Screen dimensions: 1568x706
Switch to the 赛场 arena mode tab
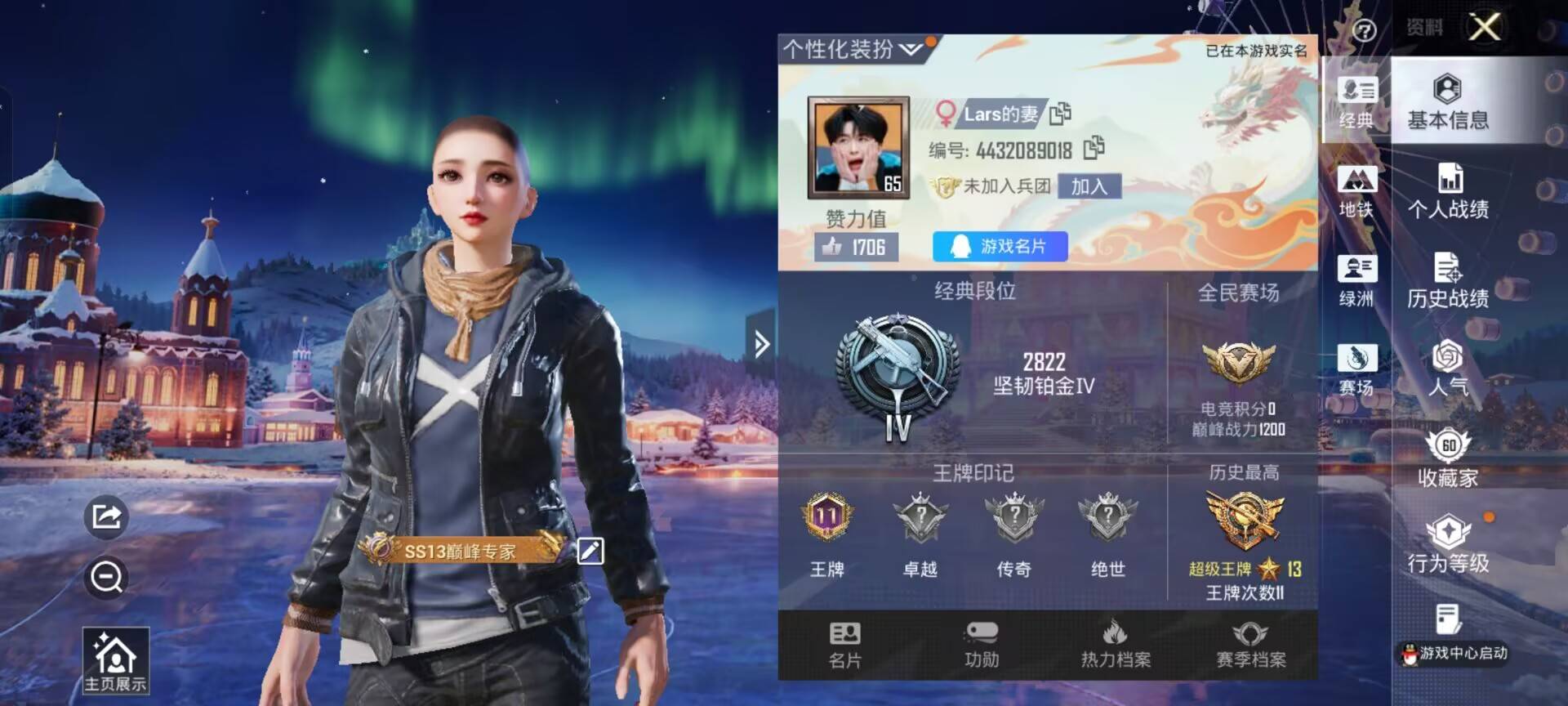pos(1356,369)
